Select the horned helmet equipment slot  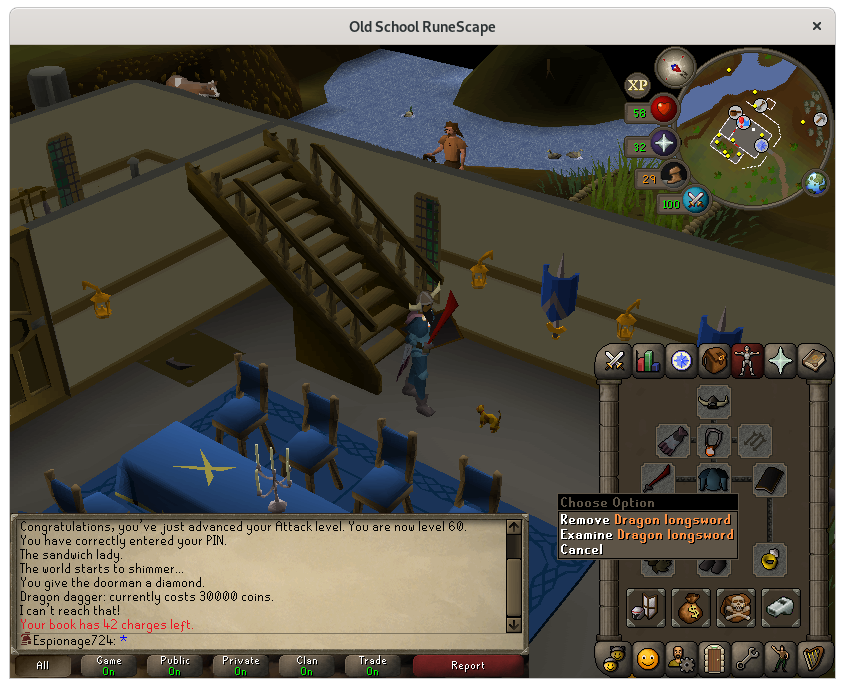coord(713,402)
